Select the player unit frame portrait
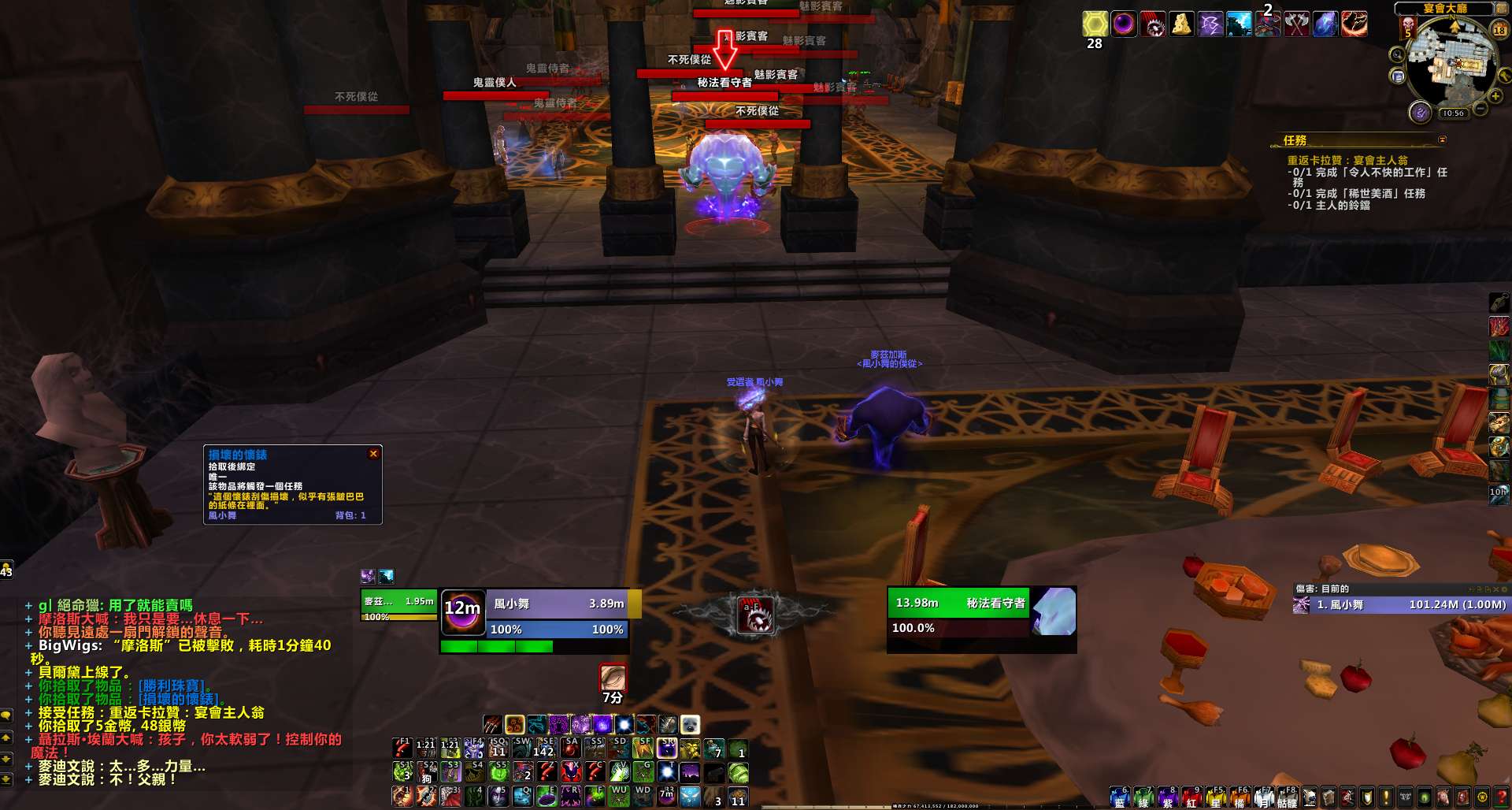 [462, 612]
